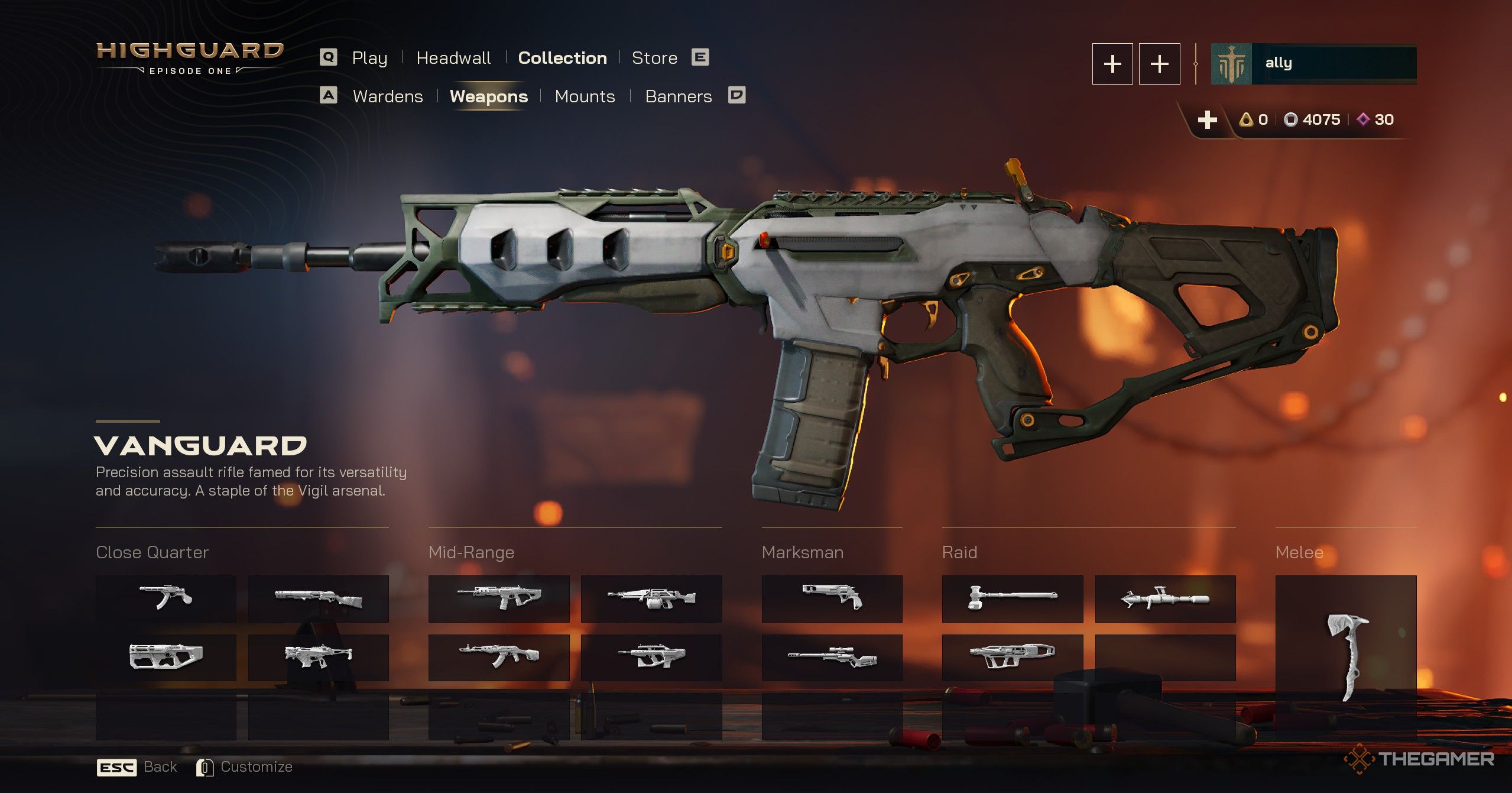Screen dimensions: 1512x793
Task: Select the drum-magazine machine gun in Mid-Range
Action: click(x=651, y=598)
